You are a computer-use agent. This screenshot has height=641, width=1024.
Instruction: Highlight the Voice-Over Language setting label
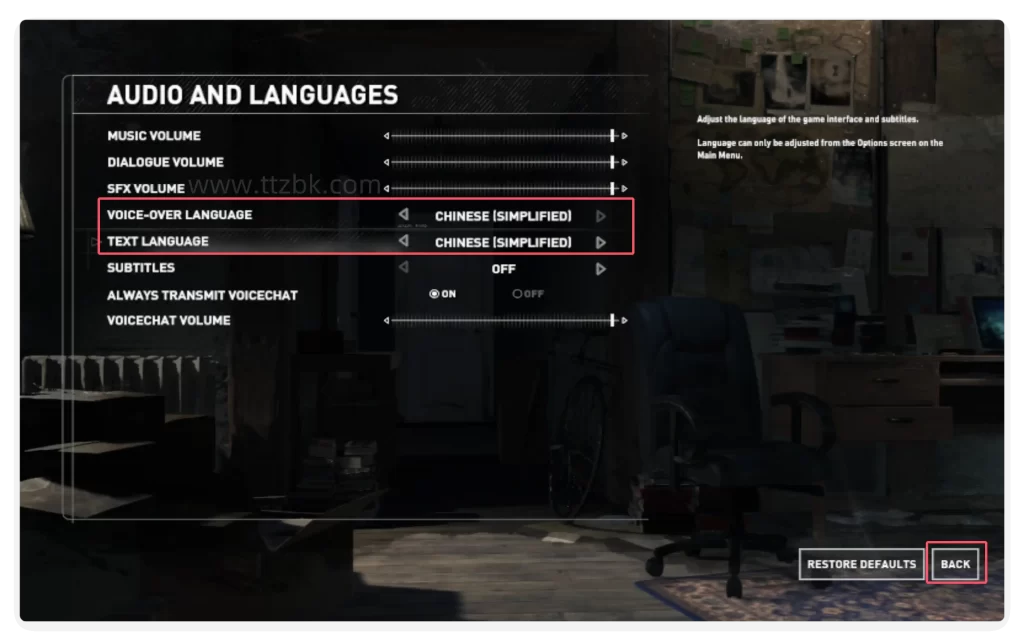pyautogui.click(x=180, y=215)
